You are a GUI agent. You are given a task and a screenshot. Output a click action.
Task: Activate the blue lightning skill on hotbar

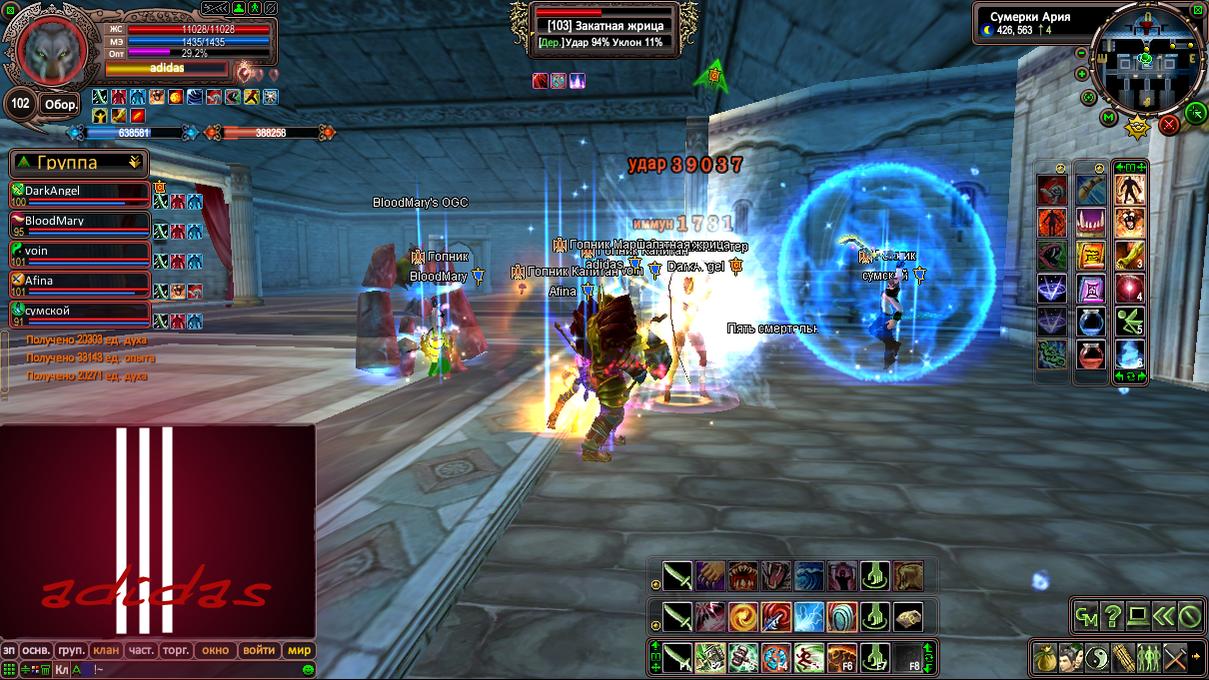[x=809, y=617]
